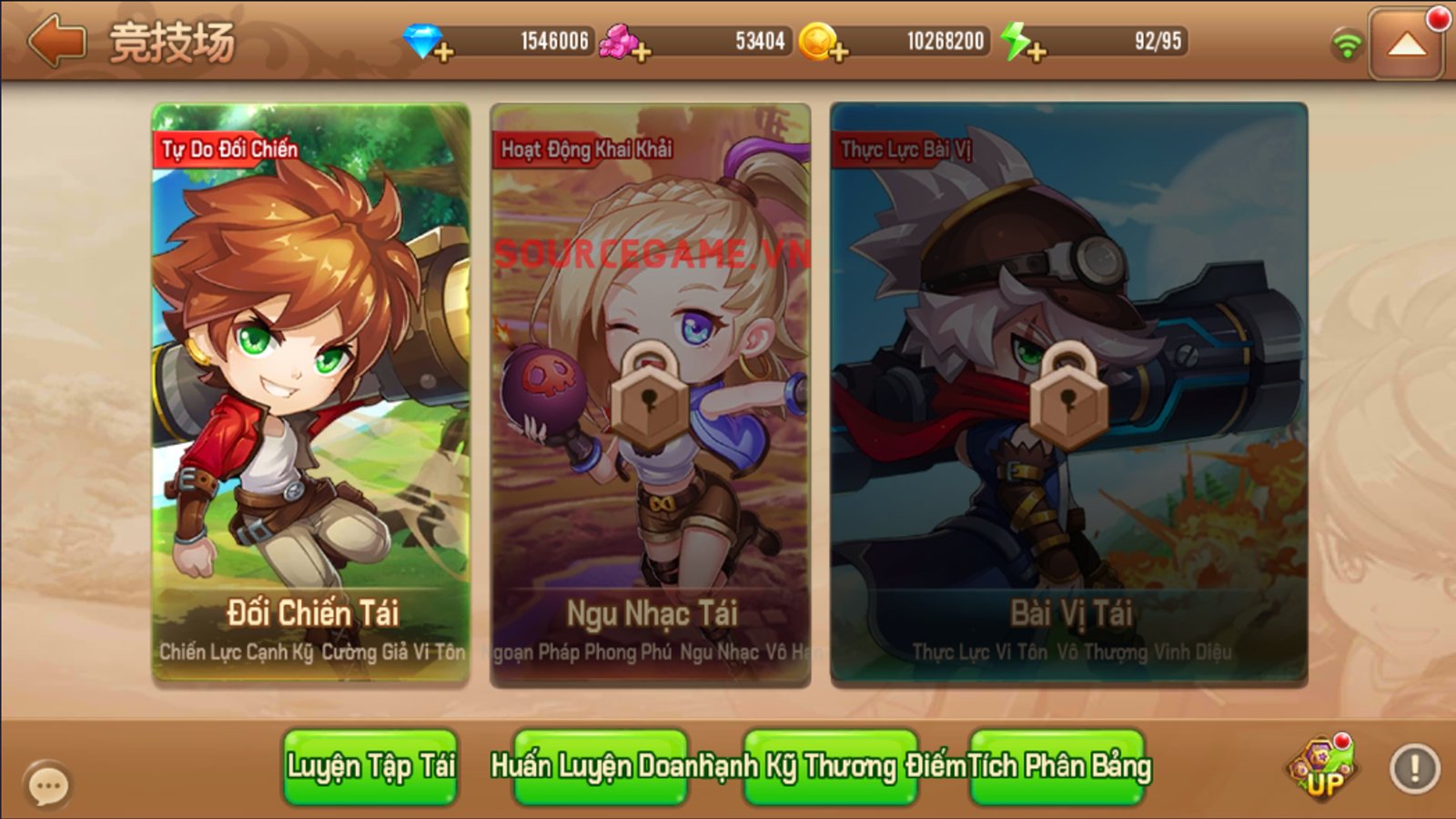The height and width of the screenshot is (819, 1456).
Task: Open the Huấn Luyện Doanh button
Action: click(x=601, y=766)
